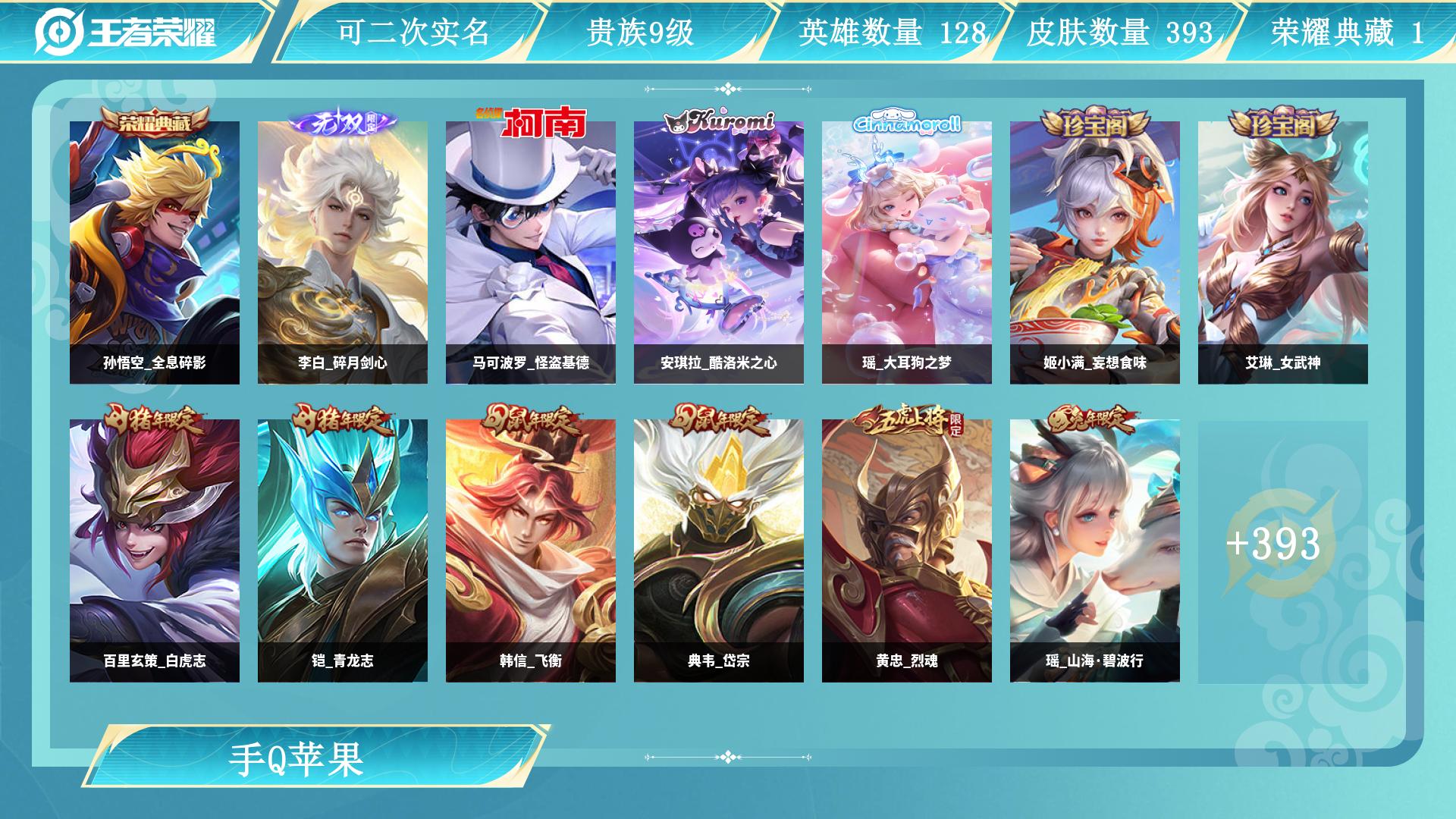Open the 皮肤数量 393 header tab

pyautogui.click(x=1119, y=32)
